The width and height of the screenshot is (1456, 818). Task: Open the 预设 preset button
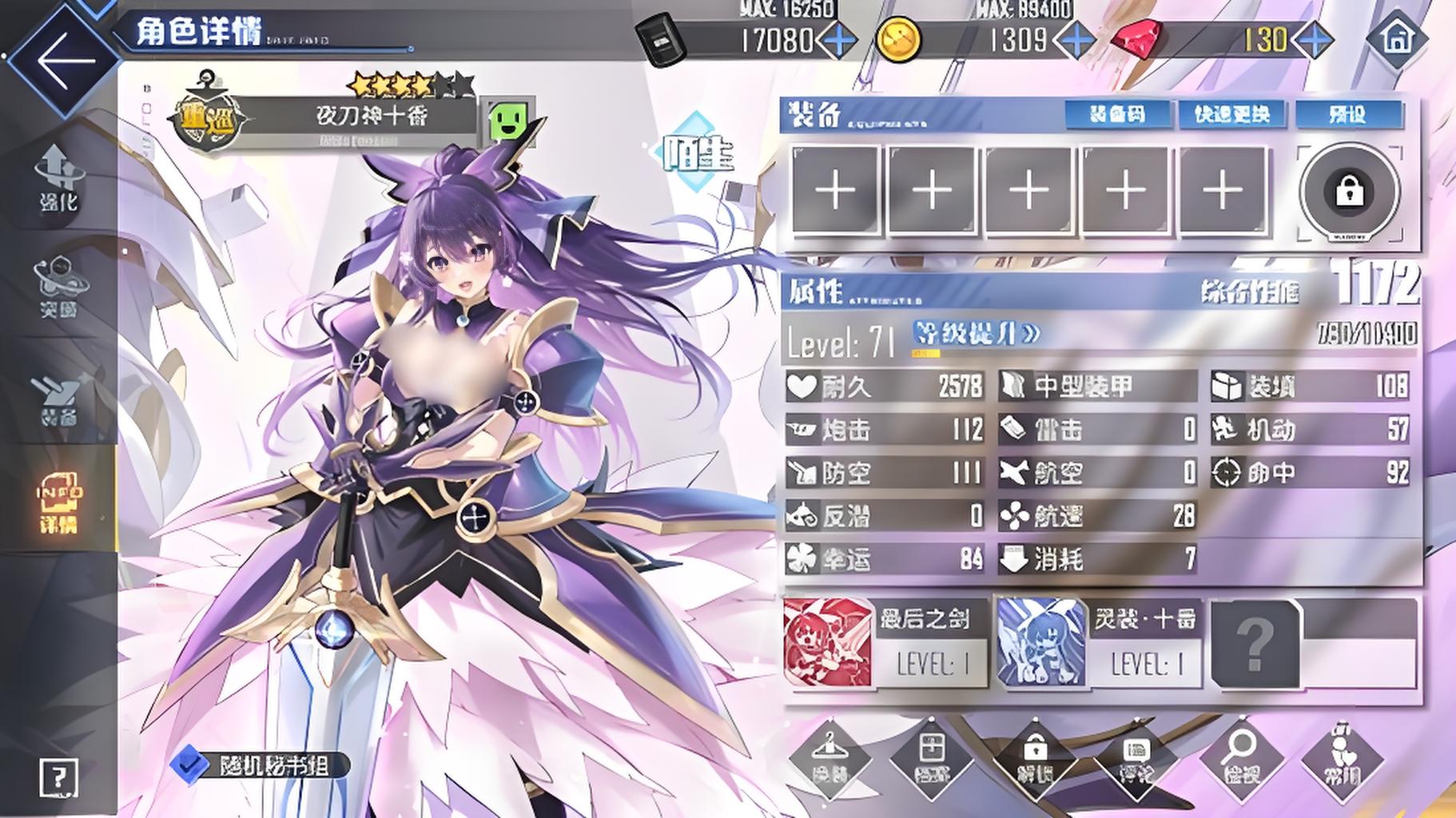click(1348, 114)
